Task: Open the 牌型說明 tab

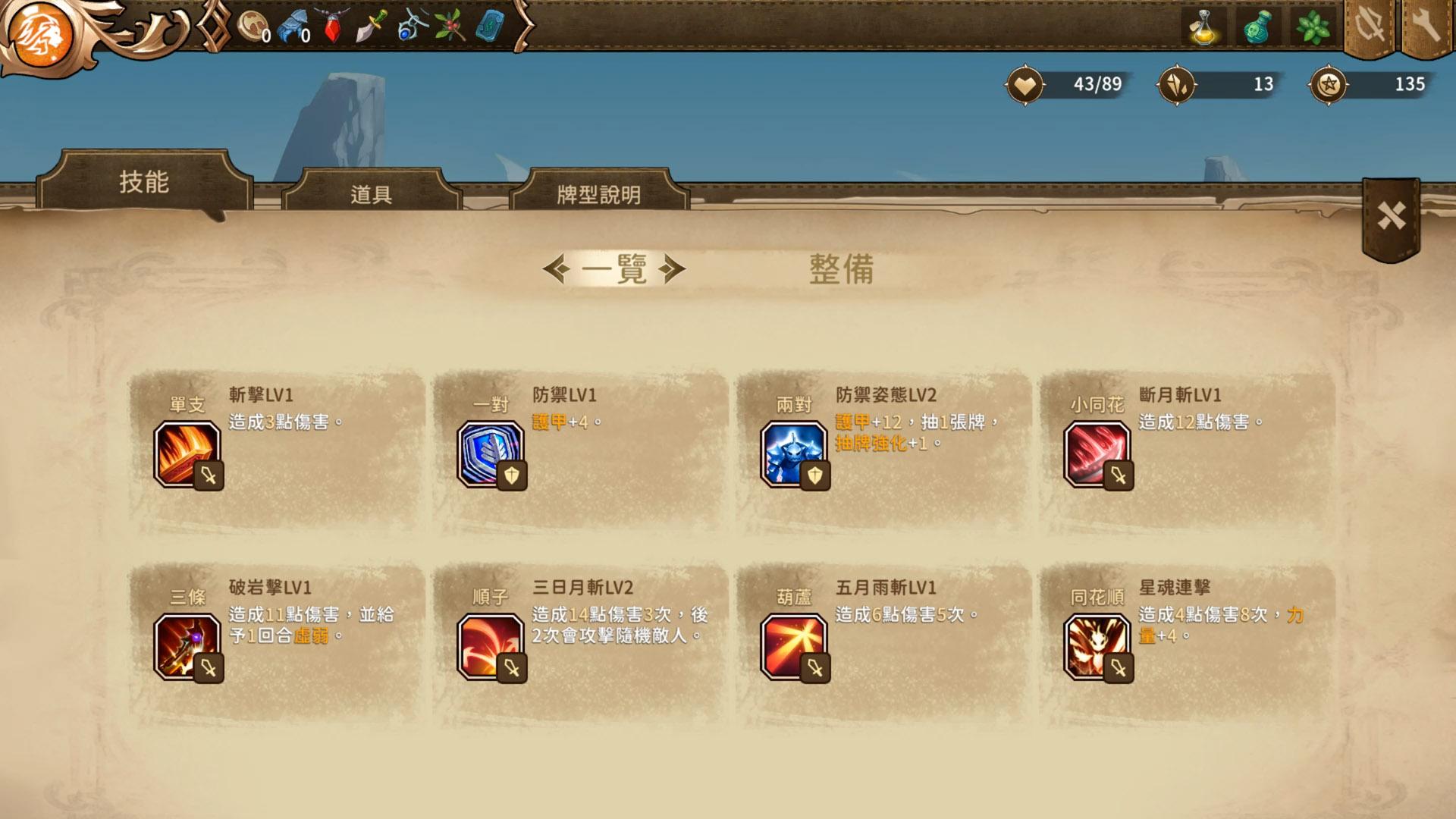Action: 598,195
